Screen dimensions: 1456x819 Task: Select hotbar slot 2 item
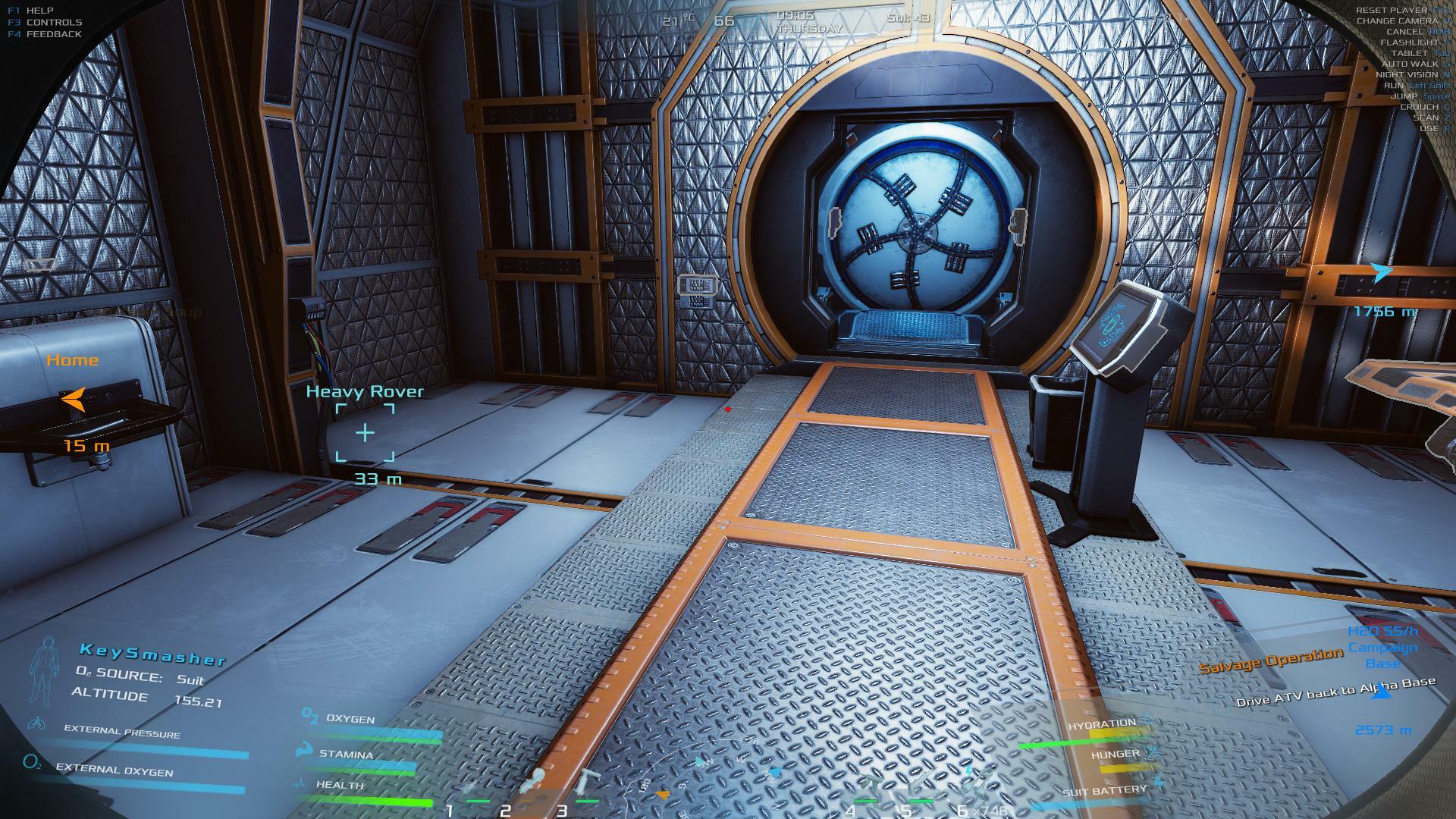531,785
